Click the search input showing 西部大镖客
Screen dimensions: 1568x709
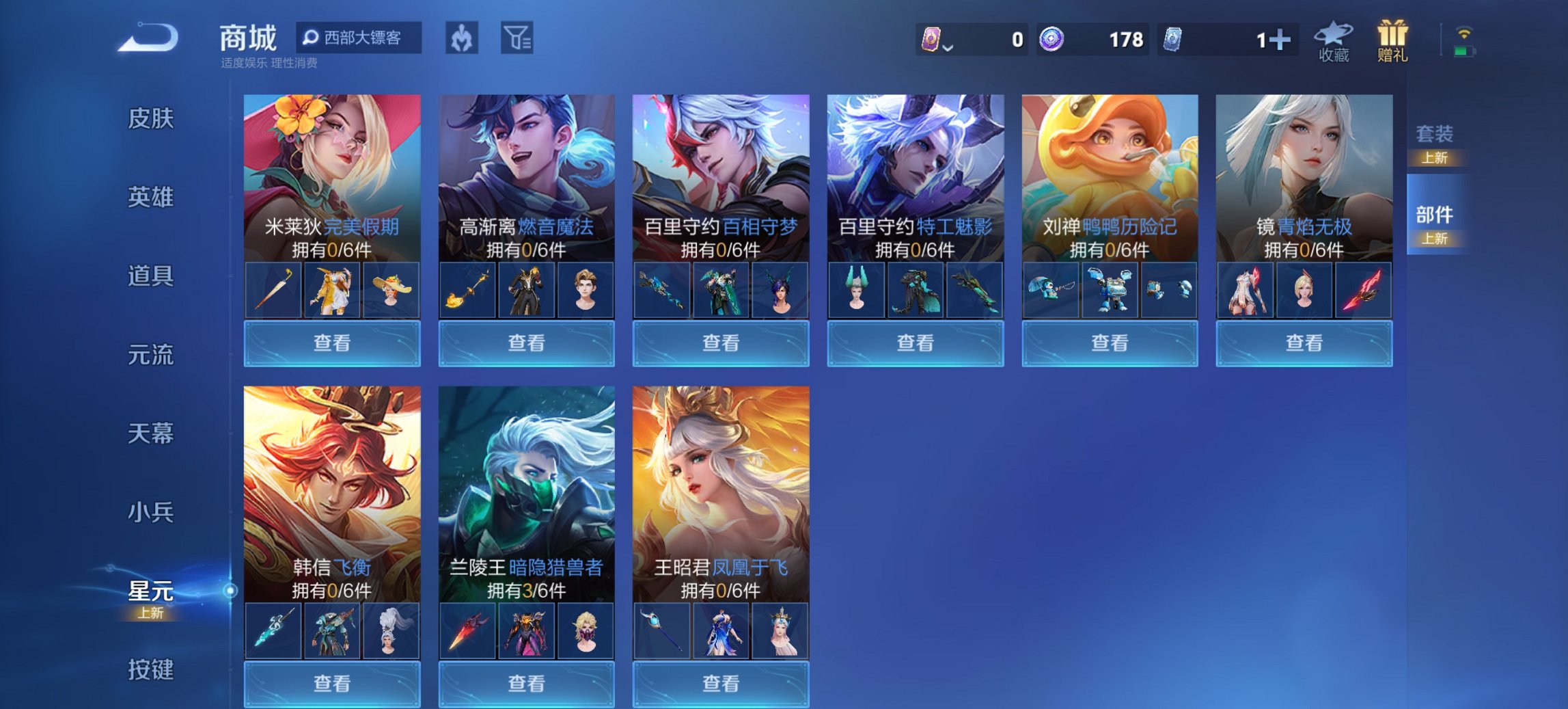[x=362, y=39]
